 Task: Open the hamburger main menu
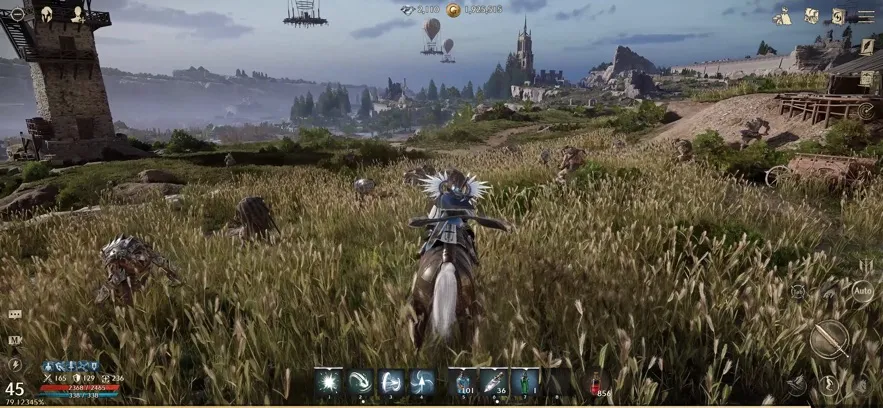864,16
